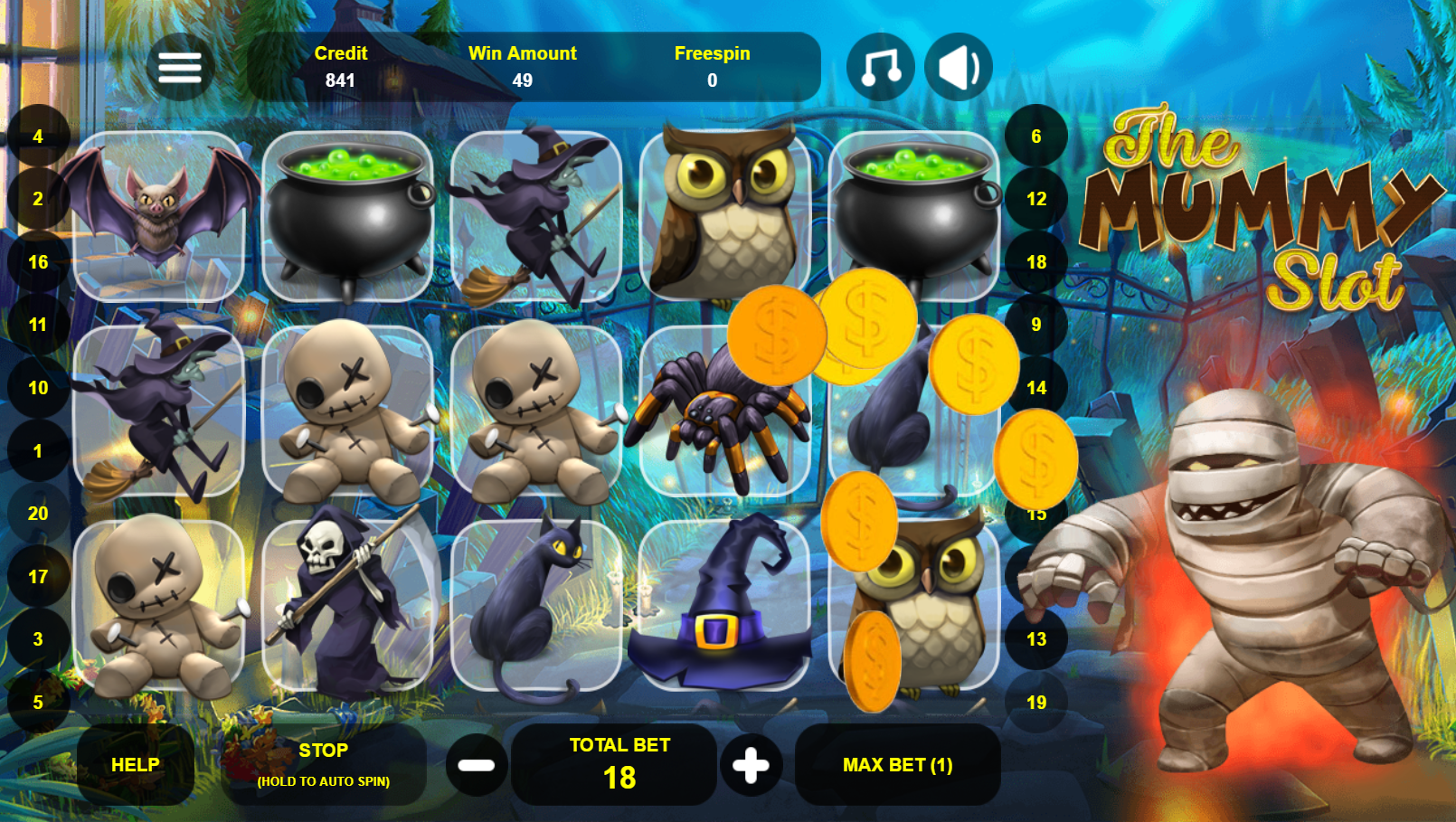Image resolution: width=1456 pixels, height=822 pixels.
Task: Click payline number 5 marker
Action: [x=38, y=703]
